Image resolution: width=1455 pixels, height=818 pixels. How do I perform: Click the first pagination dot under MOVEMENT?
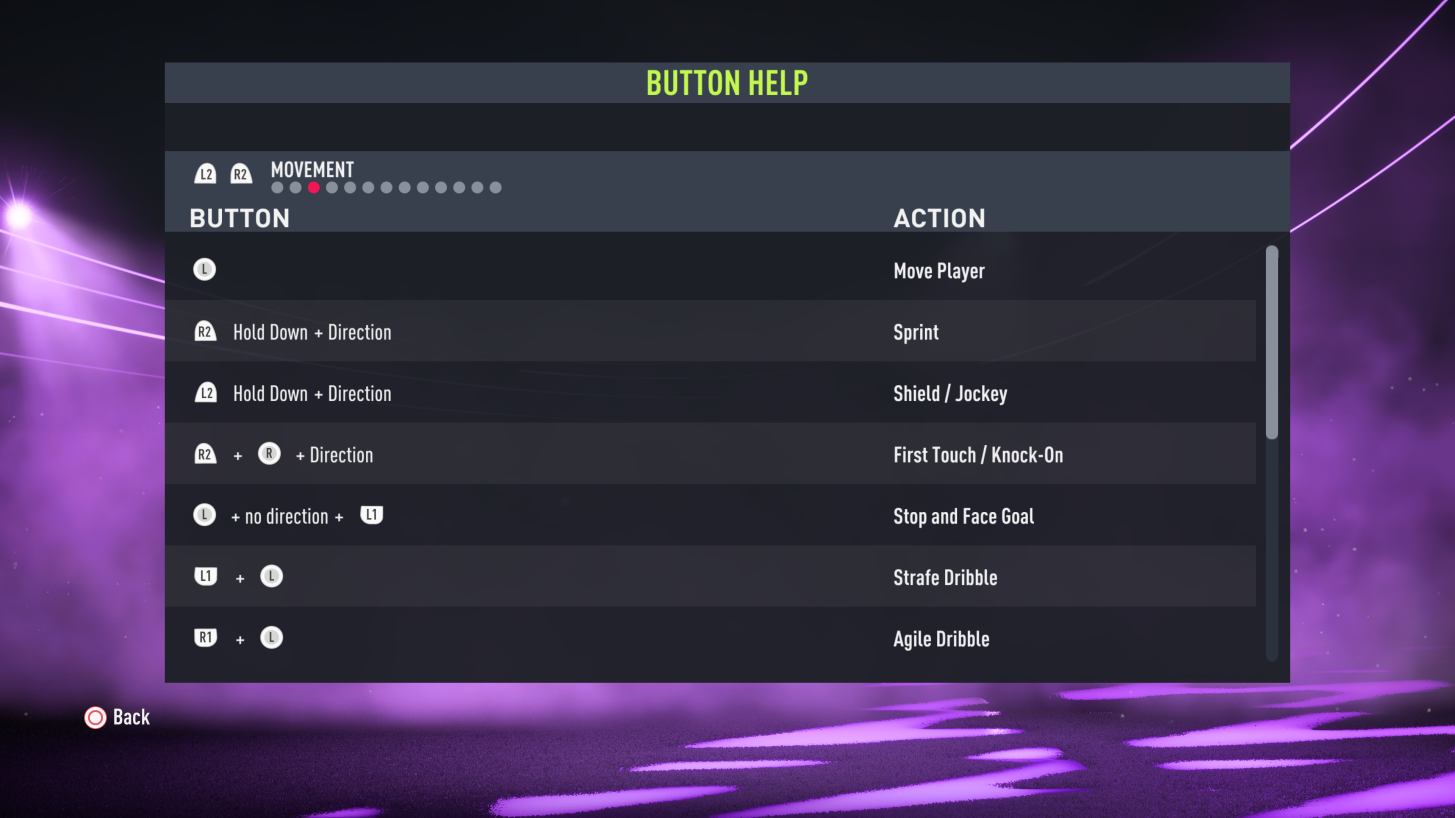click(x=276, y=187)
